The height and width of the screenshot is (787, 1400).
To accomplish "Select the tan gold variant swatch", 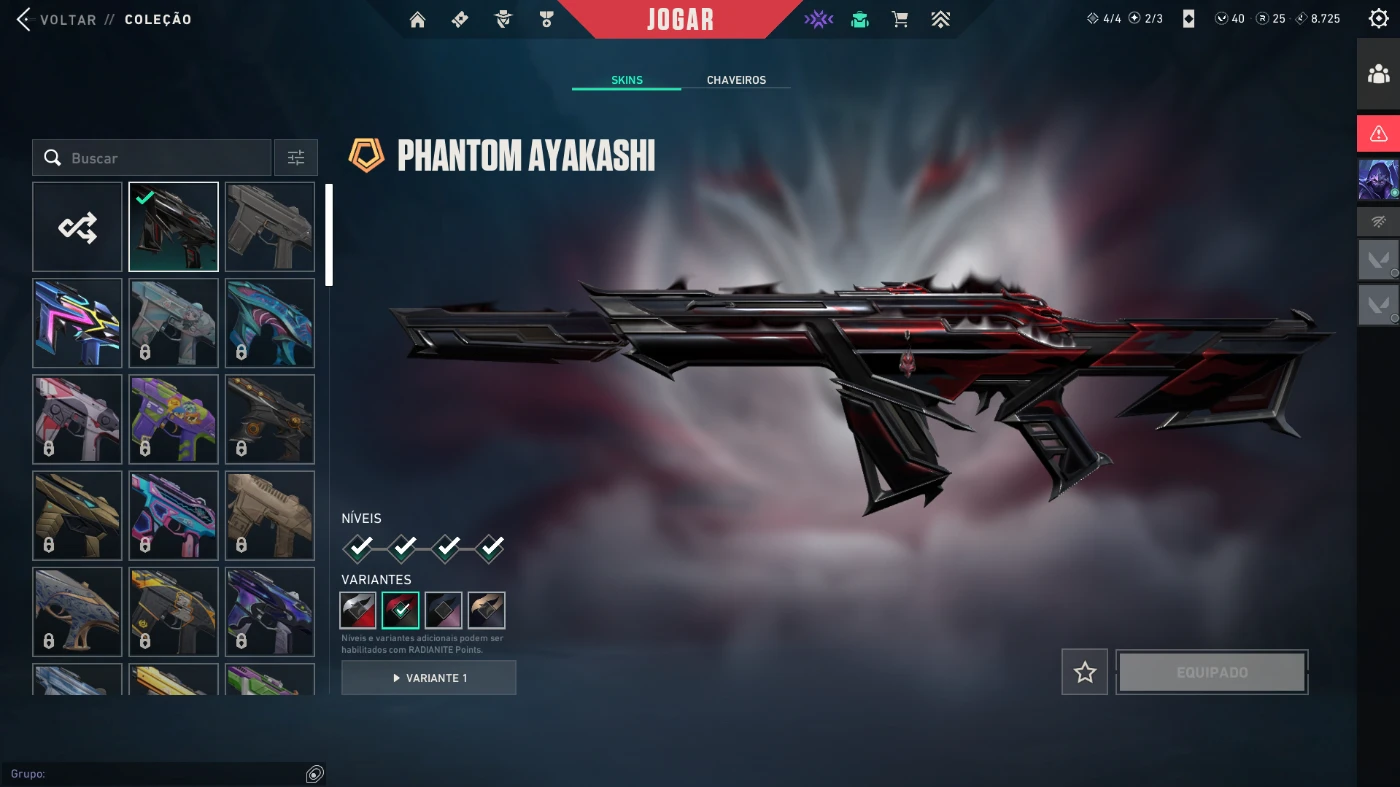I will click(x=486, y=610).
